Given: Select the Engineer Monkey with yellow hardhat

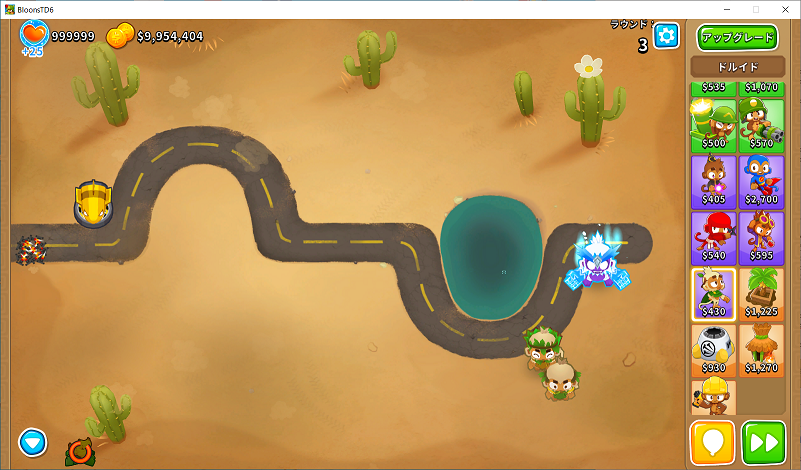Looking at the screenshot, I should [713, 397].
